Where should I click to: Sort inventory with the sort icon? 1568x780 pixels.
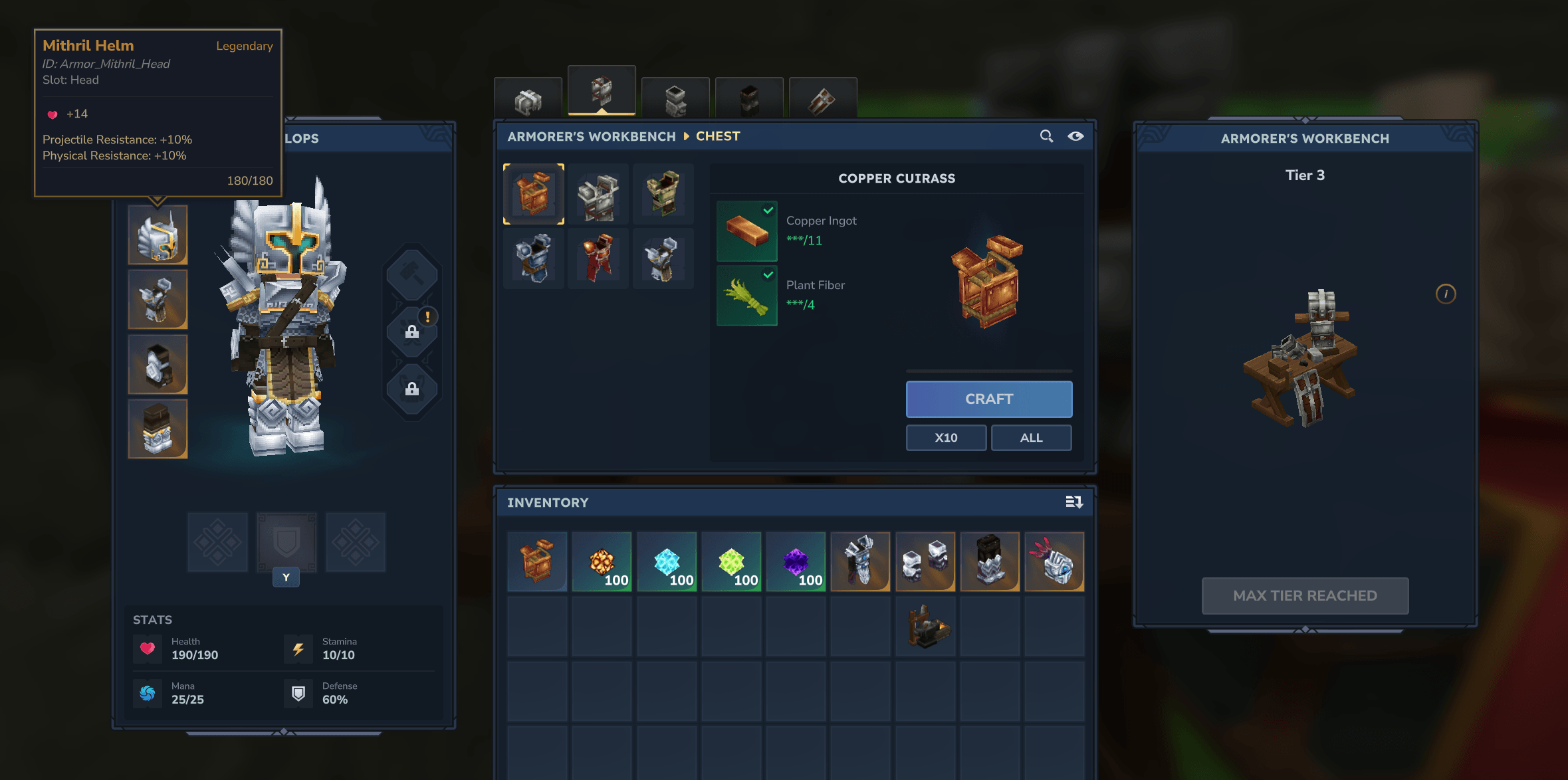click(x=1074, y=502)
